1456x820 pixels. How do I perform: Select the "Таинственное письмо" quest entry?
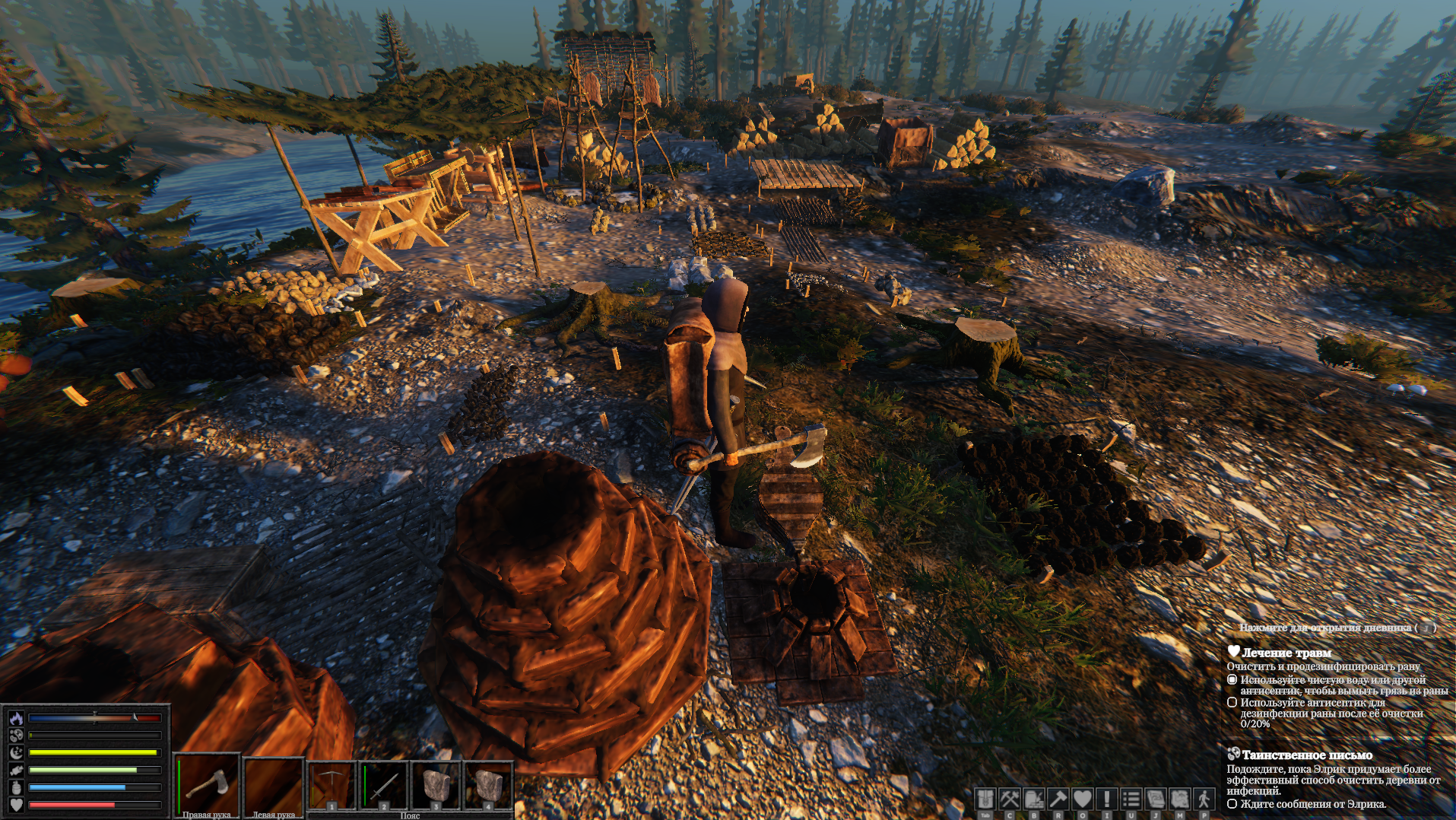1306,755
